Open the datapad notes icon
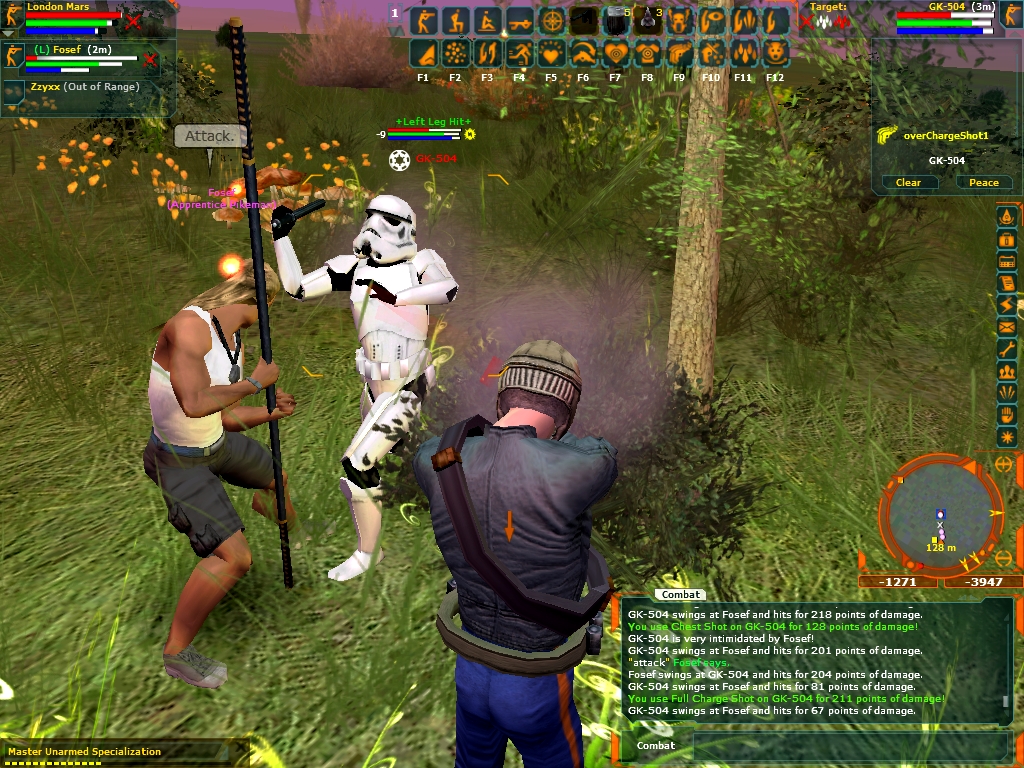Image resolution: width=1024 pixels, height=768 pixels. (1006, 283)
